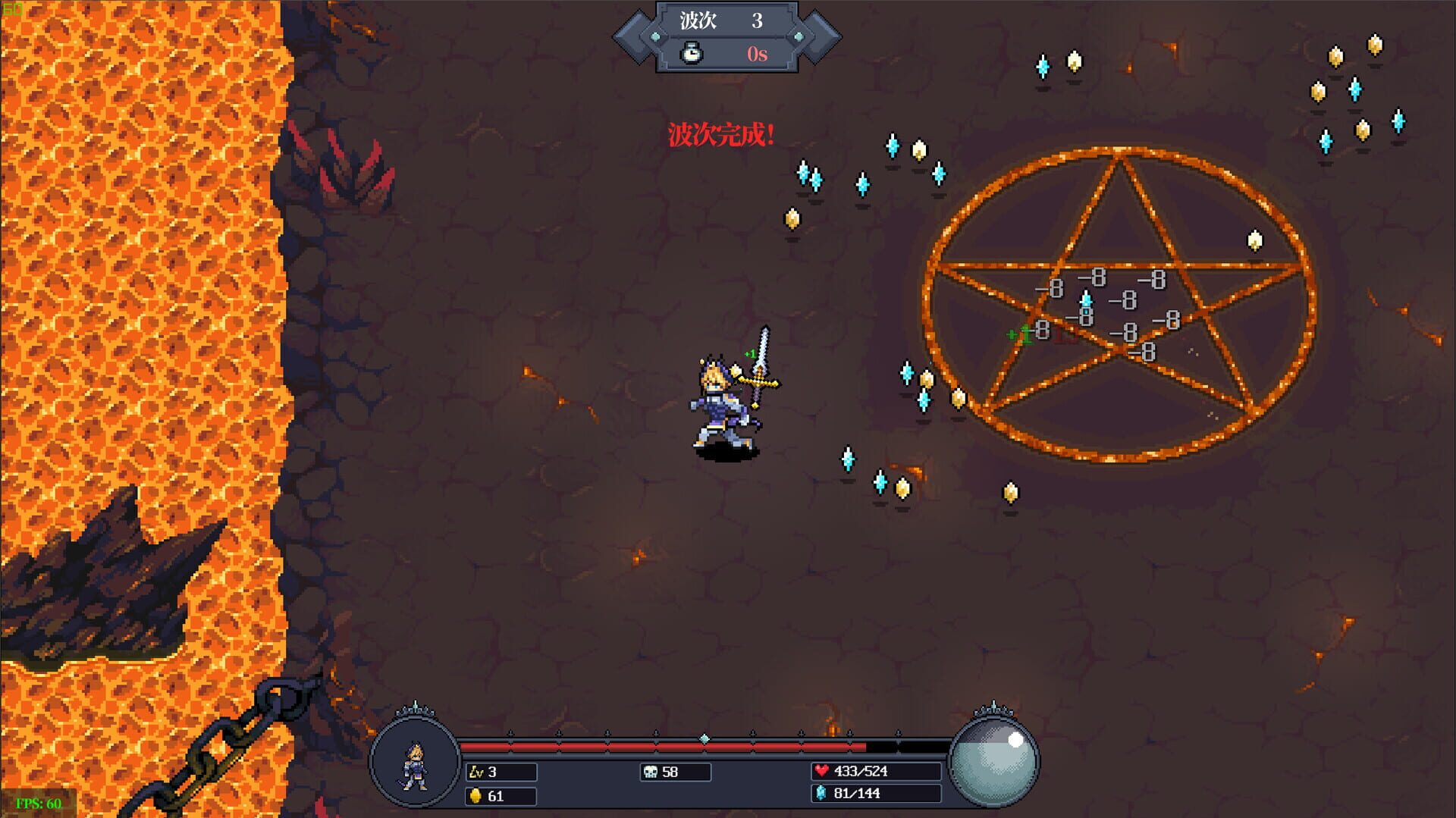Click the level icon next to the 3
1456x818 pixels.
point(476,772)
